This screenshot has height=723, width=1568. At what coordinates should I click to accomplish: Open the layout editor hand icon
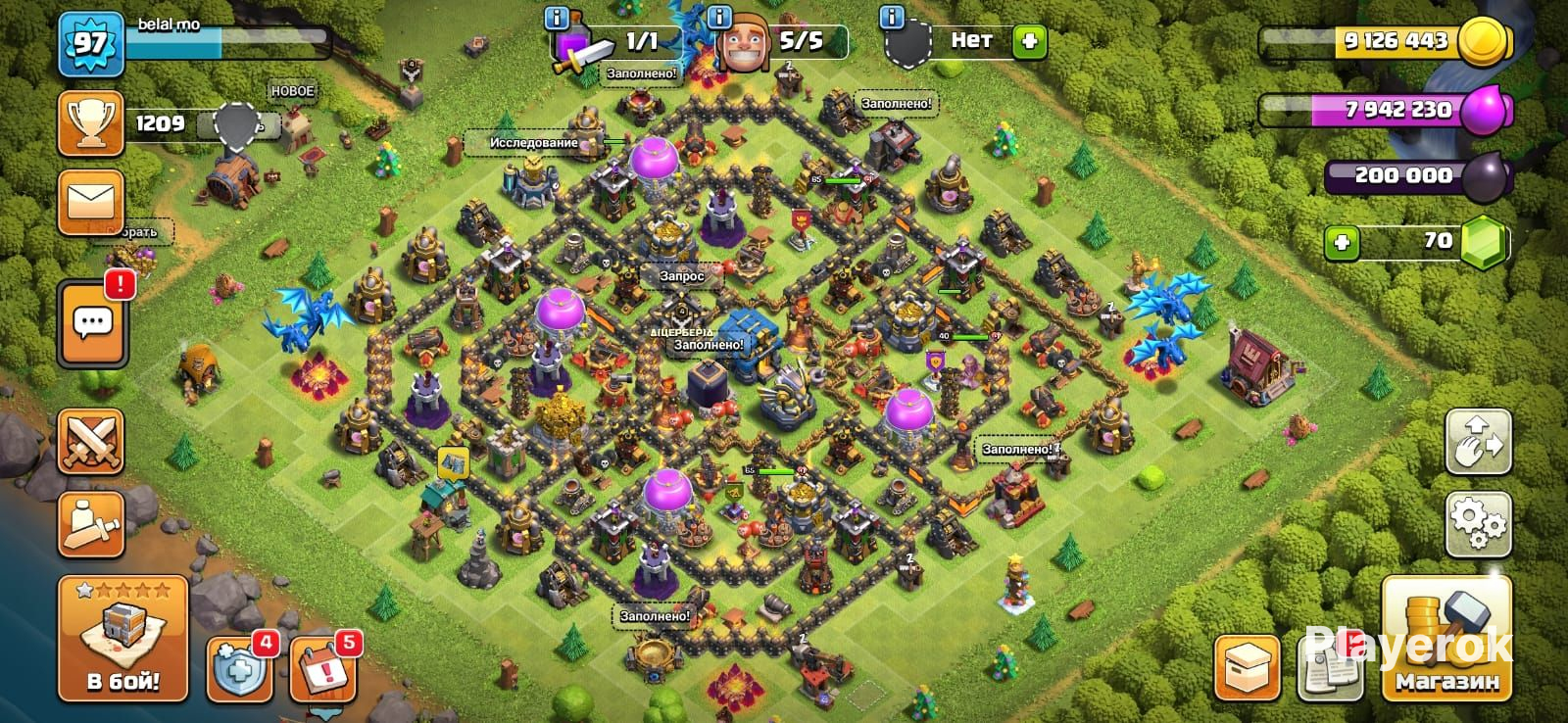tap(1479, 443)
